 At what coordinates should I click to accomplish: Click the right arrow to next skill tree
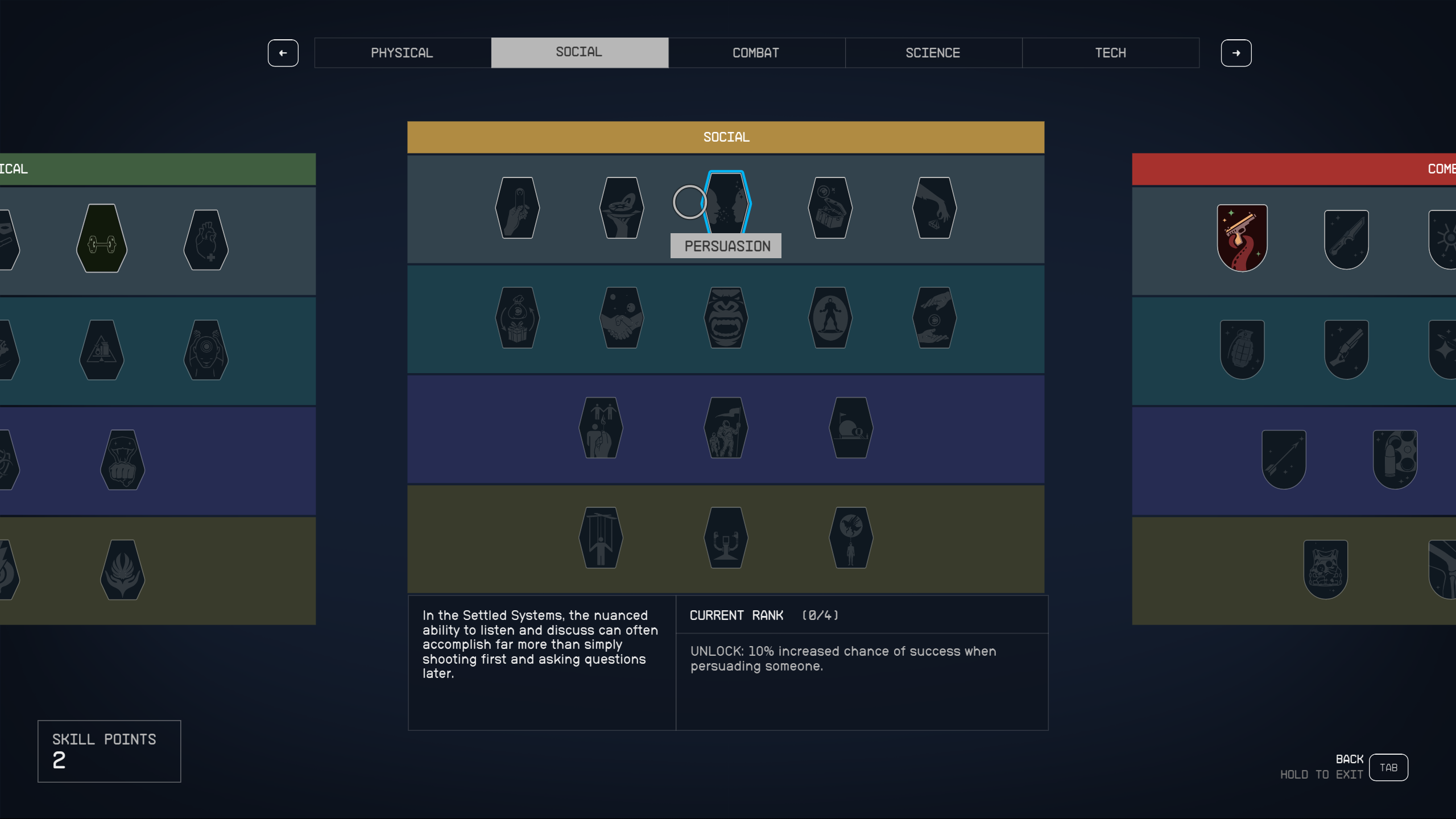coord(1237,53)
